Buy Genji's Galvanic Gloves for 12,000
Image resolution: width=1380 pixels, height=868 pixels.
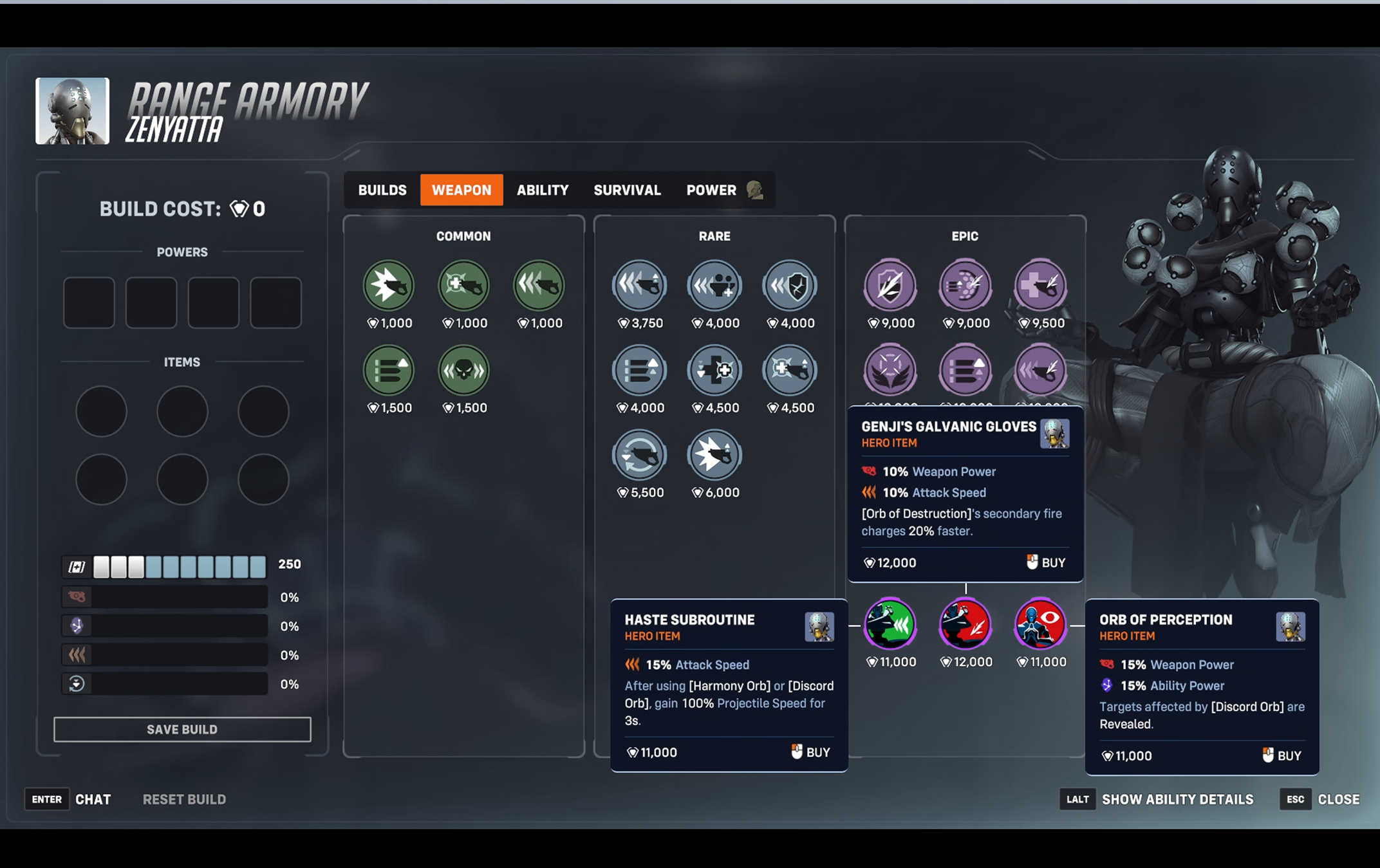(1046, 563)
